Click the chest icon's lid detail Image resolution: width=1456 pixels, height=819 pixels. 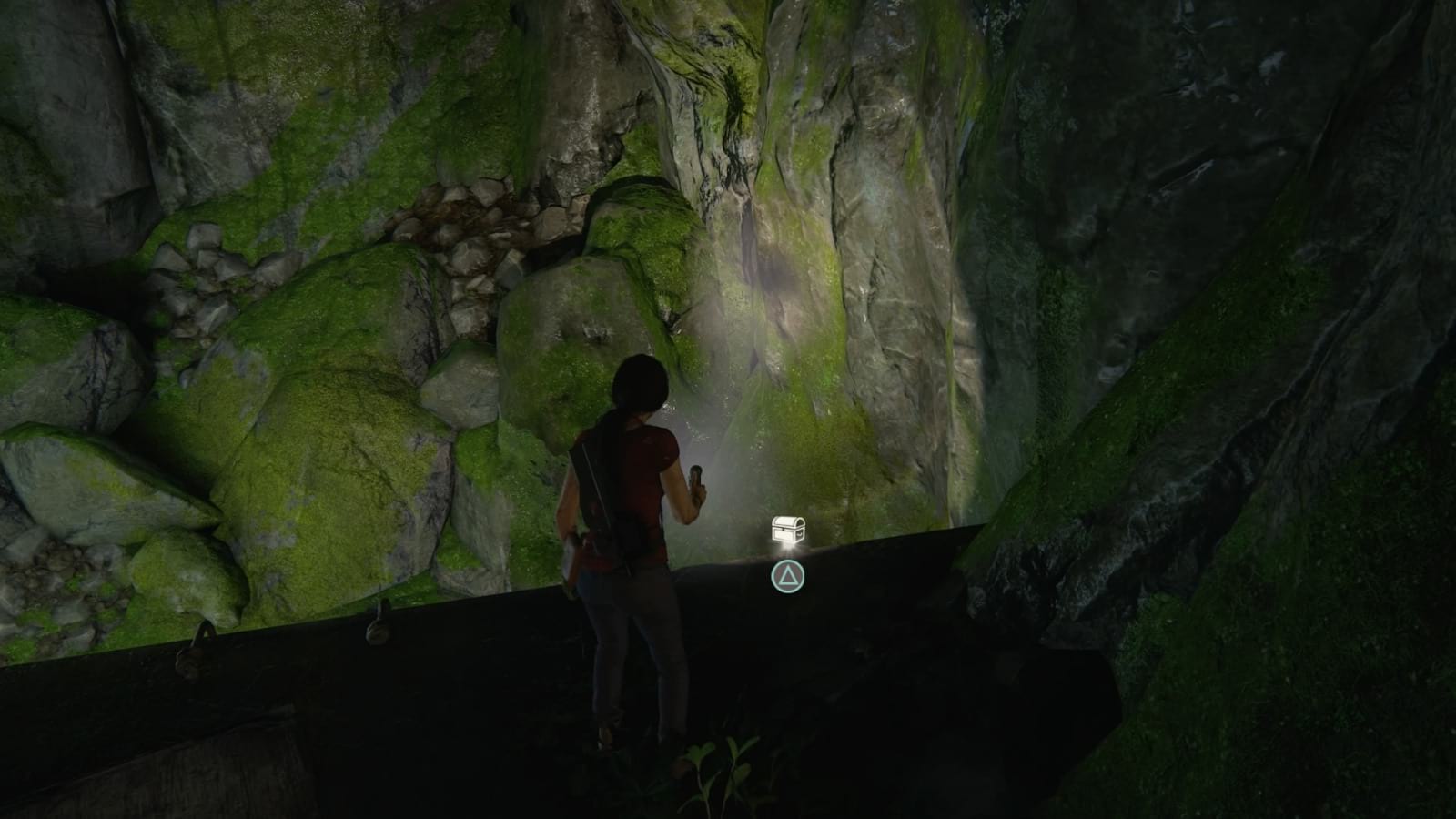pos(784,521)
